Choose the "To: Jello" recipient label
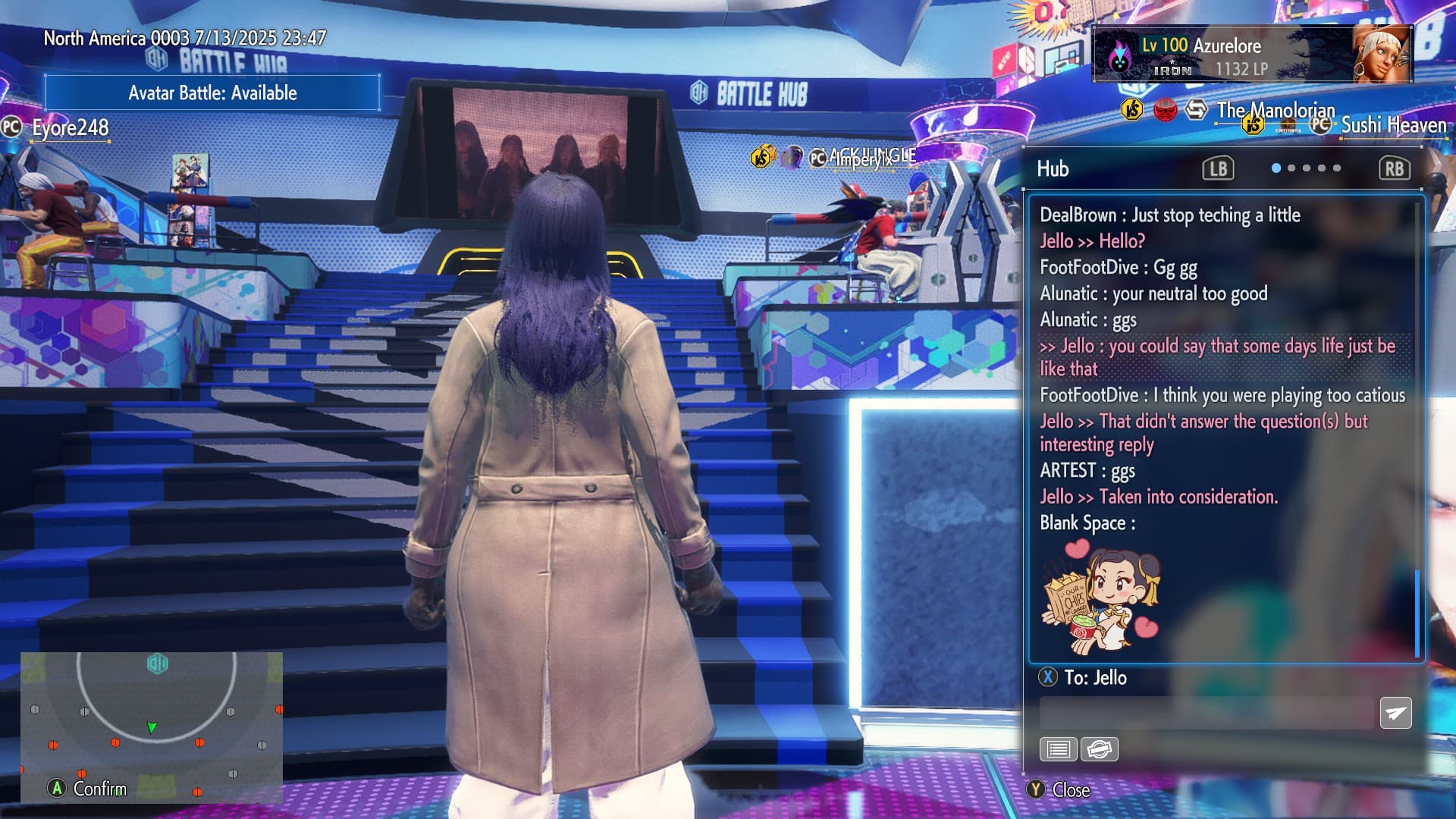The width and height of the screenshot is (1456, 819). coord(1094,677)
